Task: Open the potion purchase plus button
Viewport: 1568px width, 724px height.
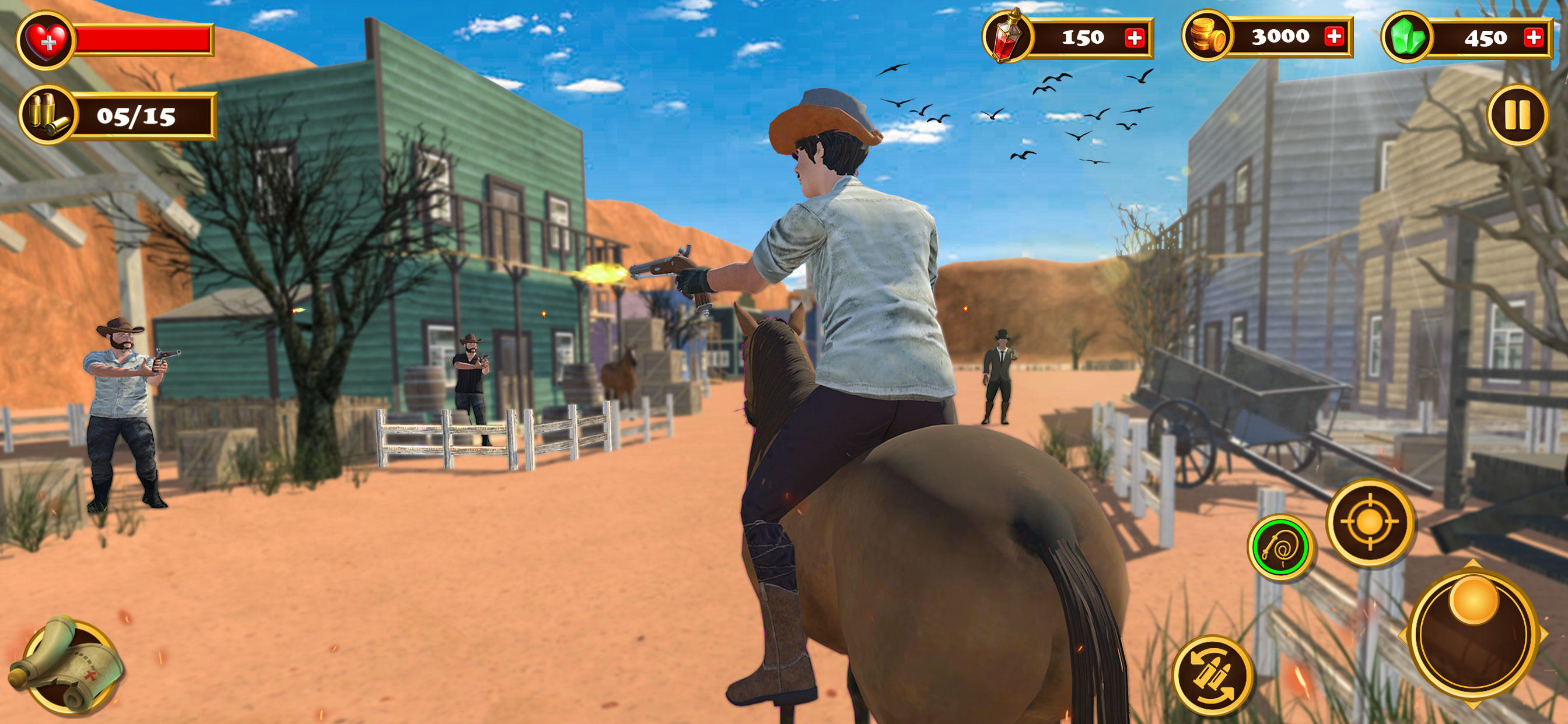Action: (1136, 38)
